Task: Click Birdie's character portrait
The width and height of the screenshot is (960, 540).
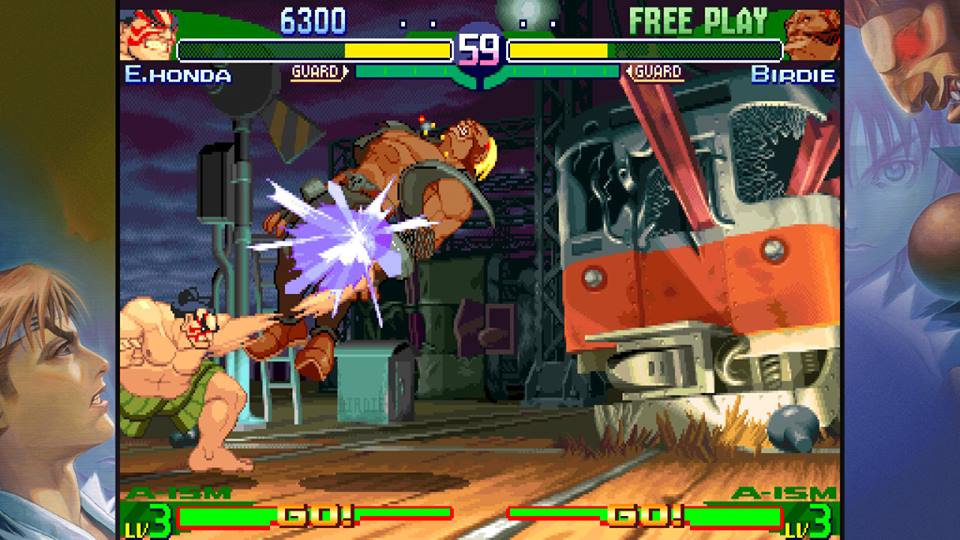Action: tap(811, 36)
